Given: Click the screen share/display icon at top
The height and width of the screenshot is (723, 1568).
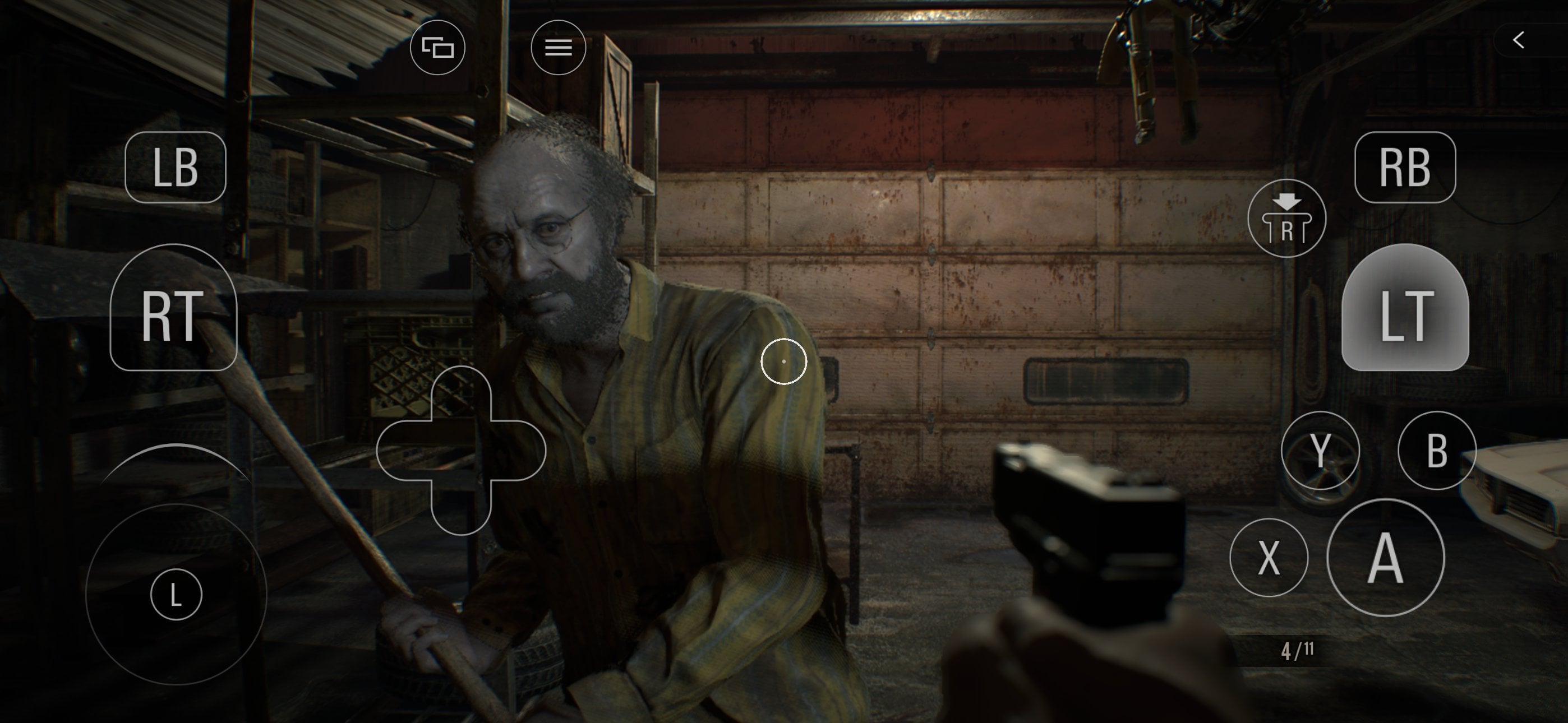Looking at the screenshot, I should pos(437,47).
